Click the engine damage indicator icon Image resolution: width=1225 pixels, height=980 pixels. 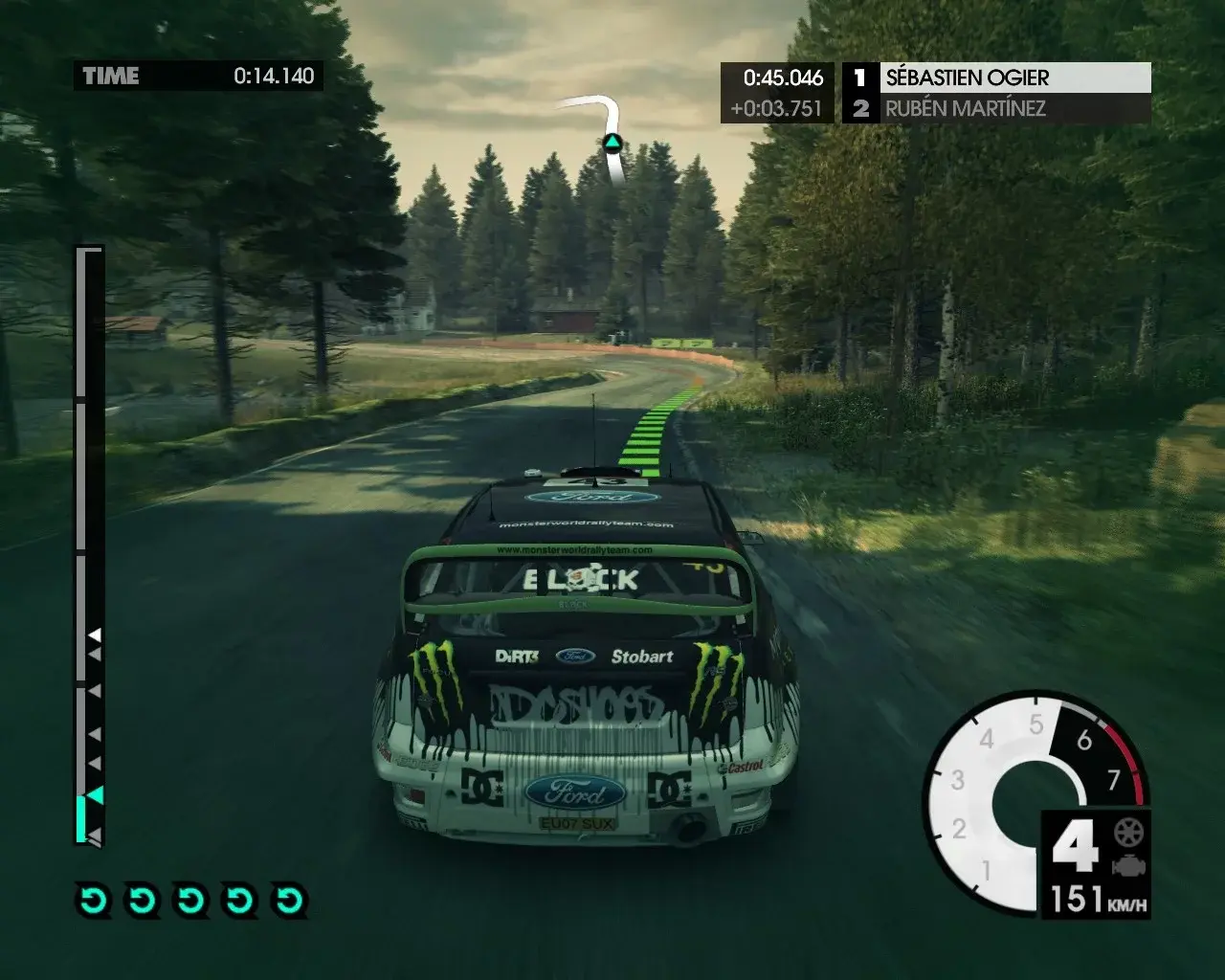(1129, 865)
